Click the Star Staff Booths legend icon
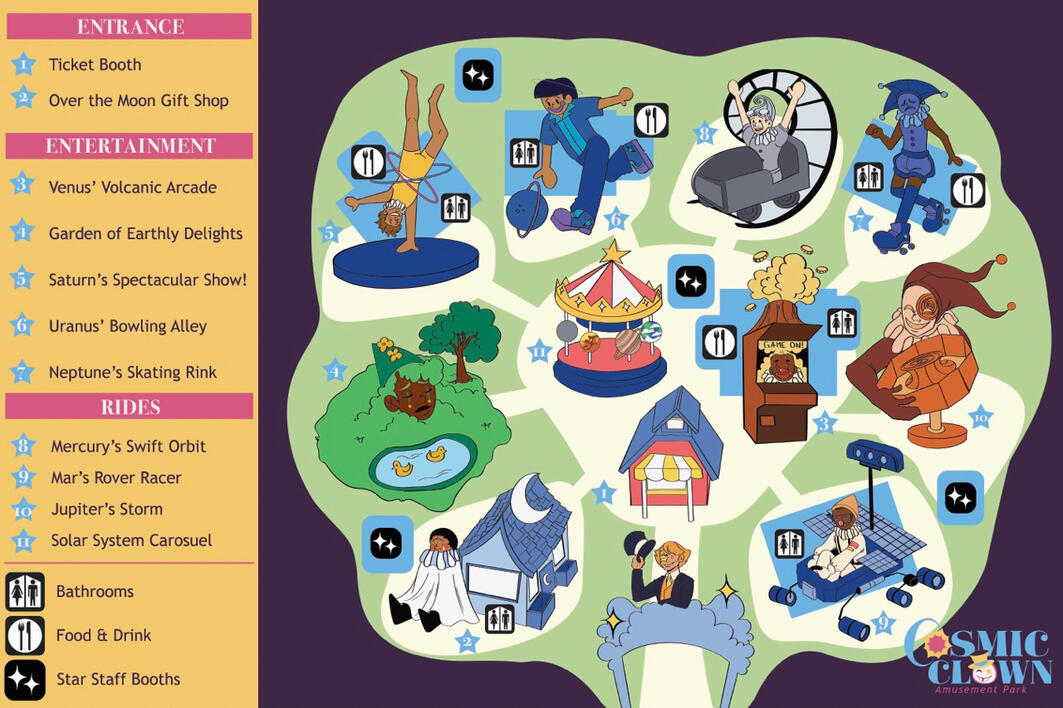This screenshot has width=1063, height=708. click(x=25, y=679)
